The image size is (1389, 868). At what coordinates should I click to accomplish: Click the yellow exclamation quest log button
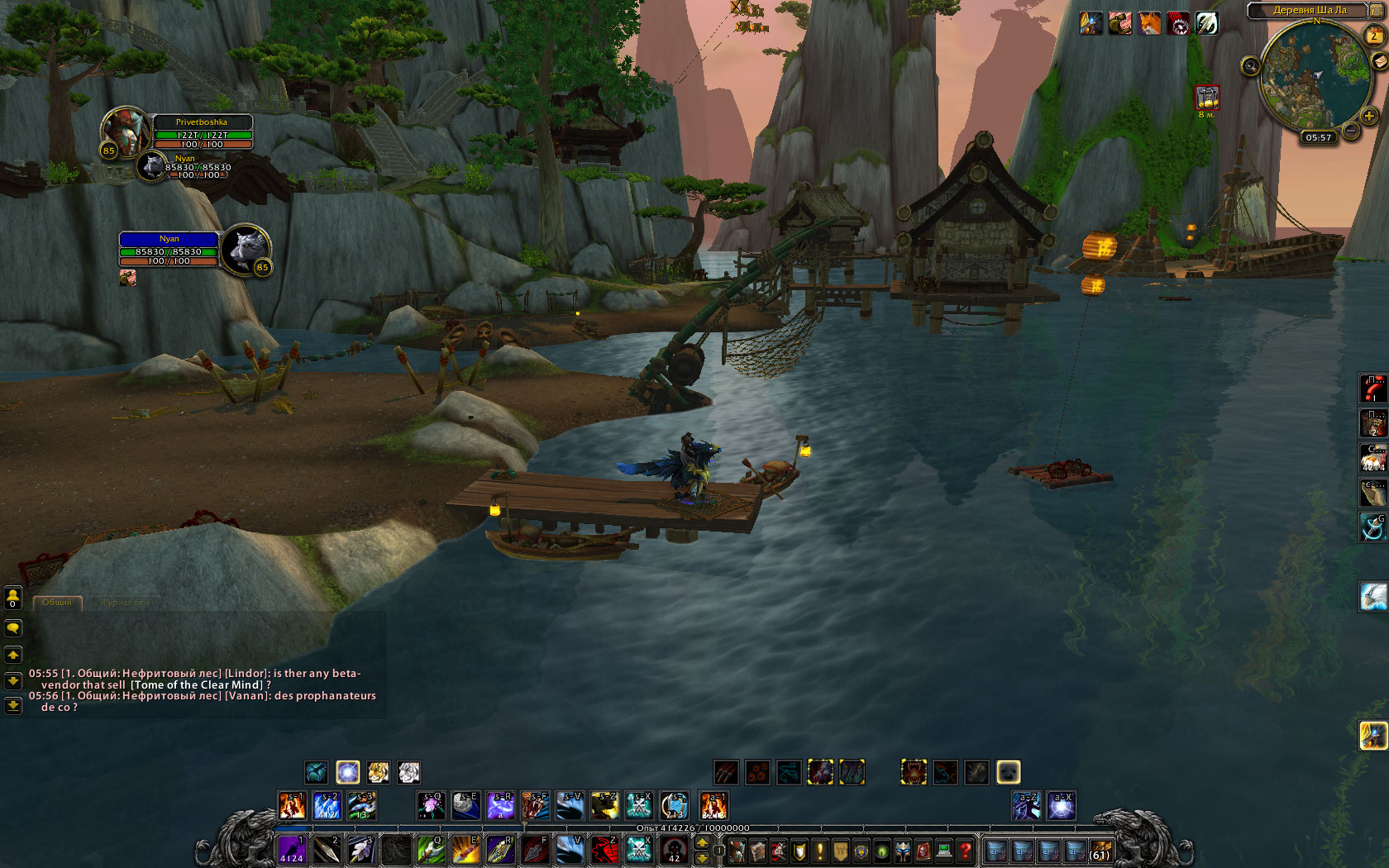[819, 851]
